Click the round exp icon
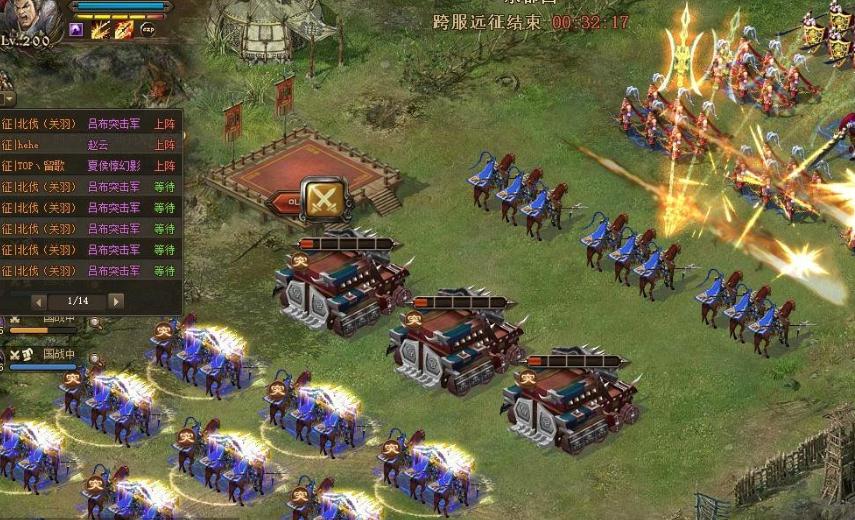855x520 pixels. tap(148, 31)
